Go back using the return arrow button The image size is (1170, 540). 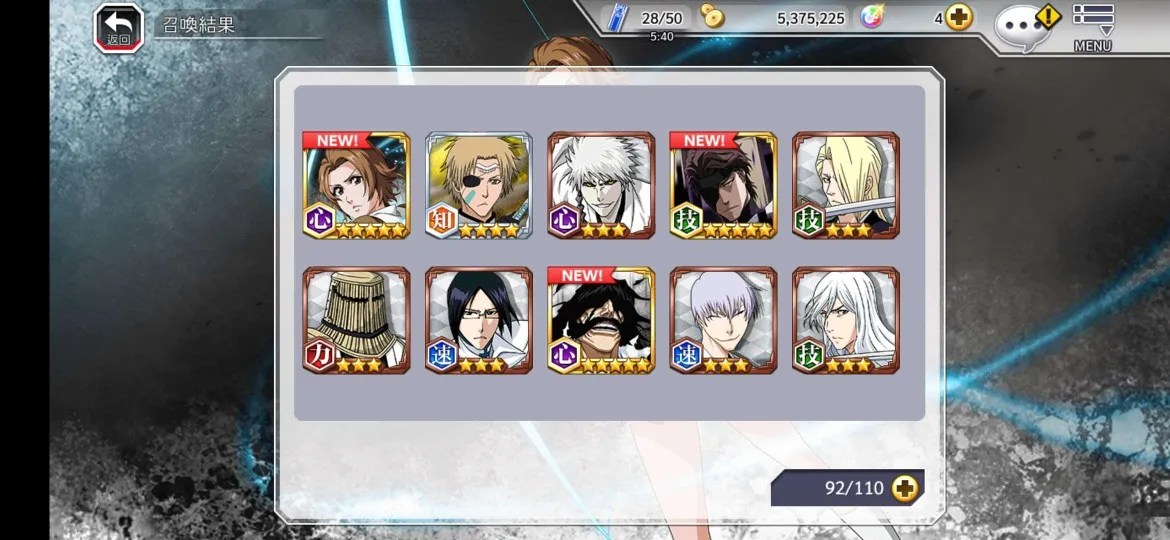coord(119,28)
